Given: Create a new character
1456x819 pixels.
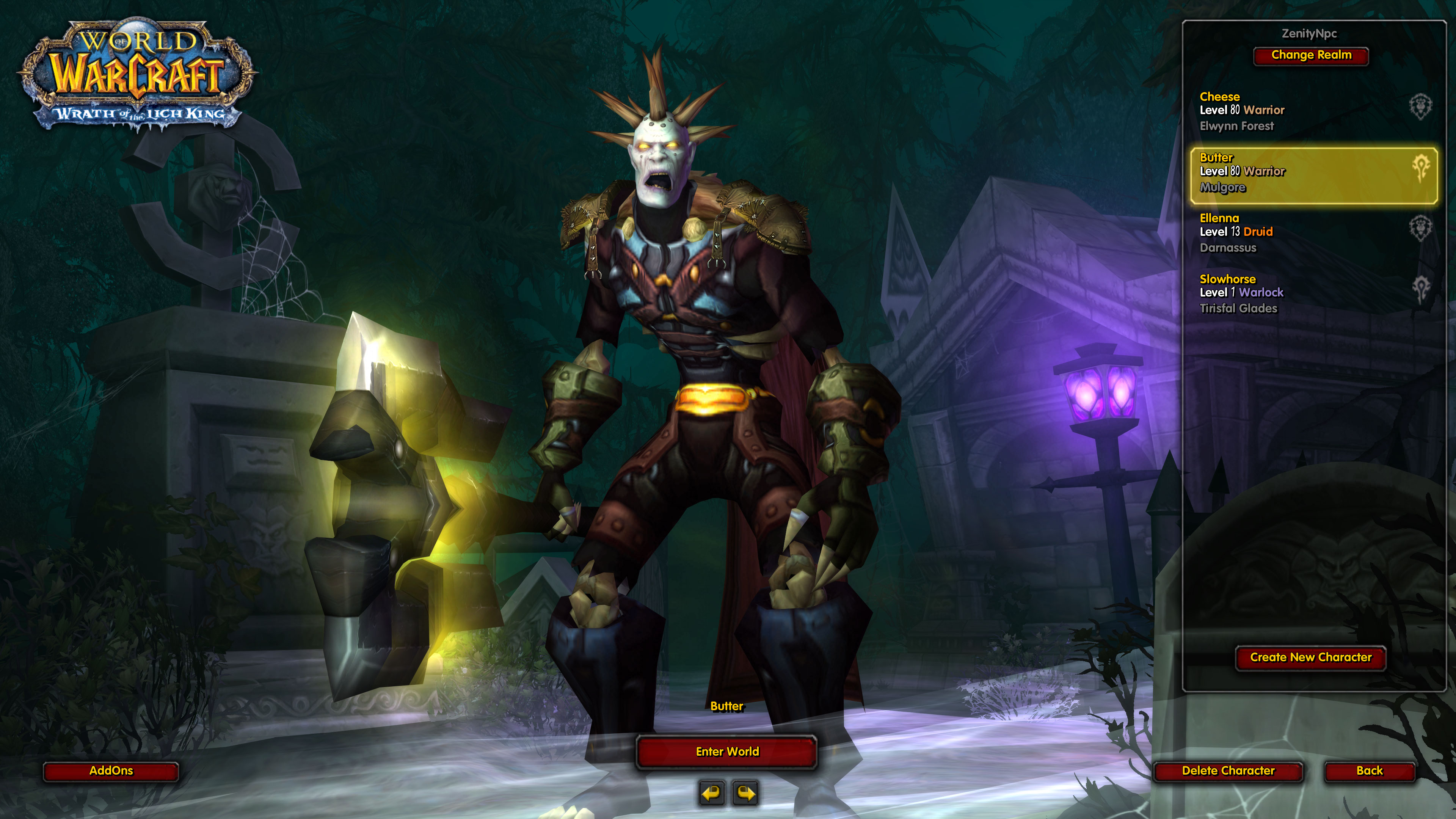Looking at the screenshot, I should (1310, 657).
